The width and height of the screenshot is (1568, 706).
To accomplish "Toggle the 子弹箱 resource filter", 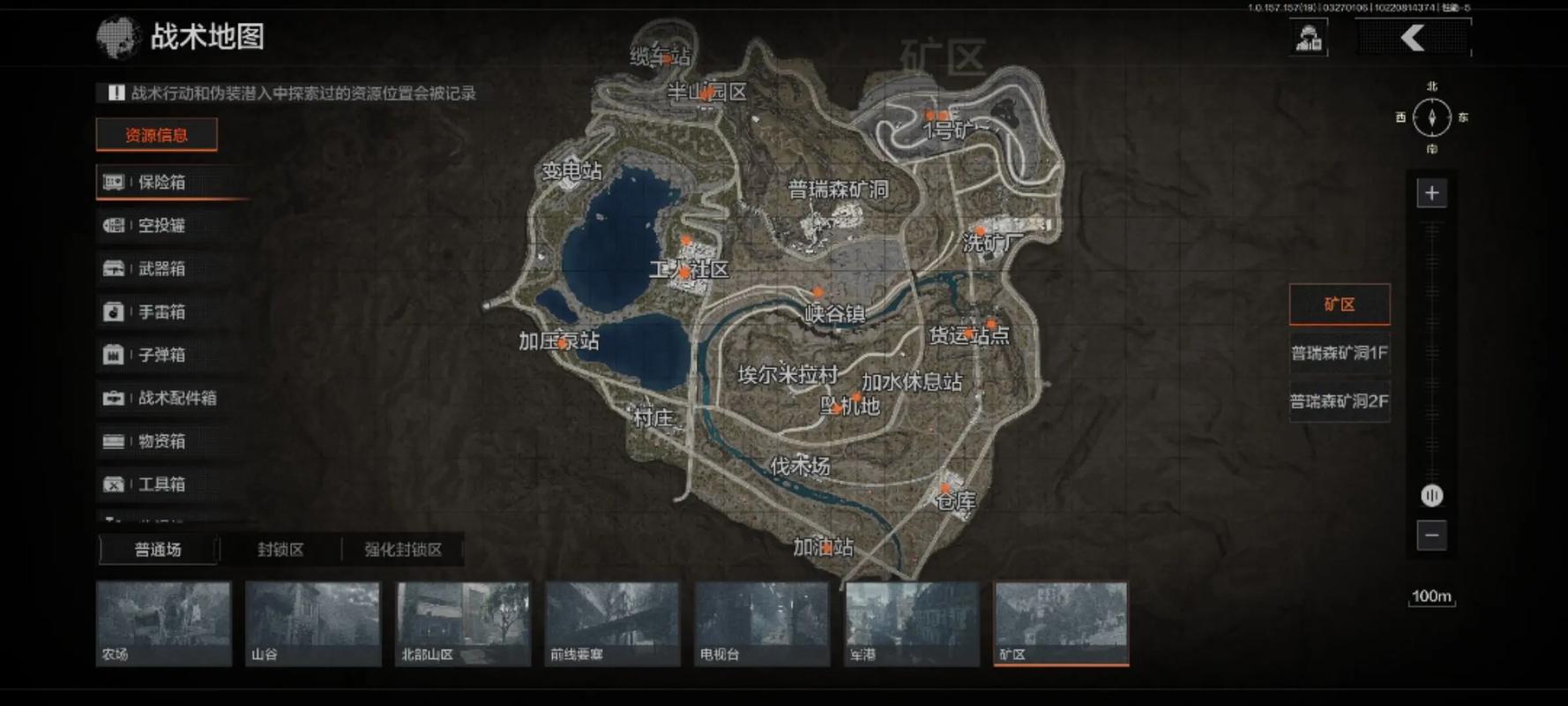I will 161,356.
